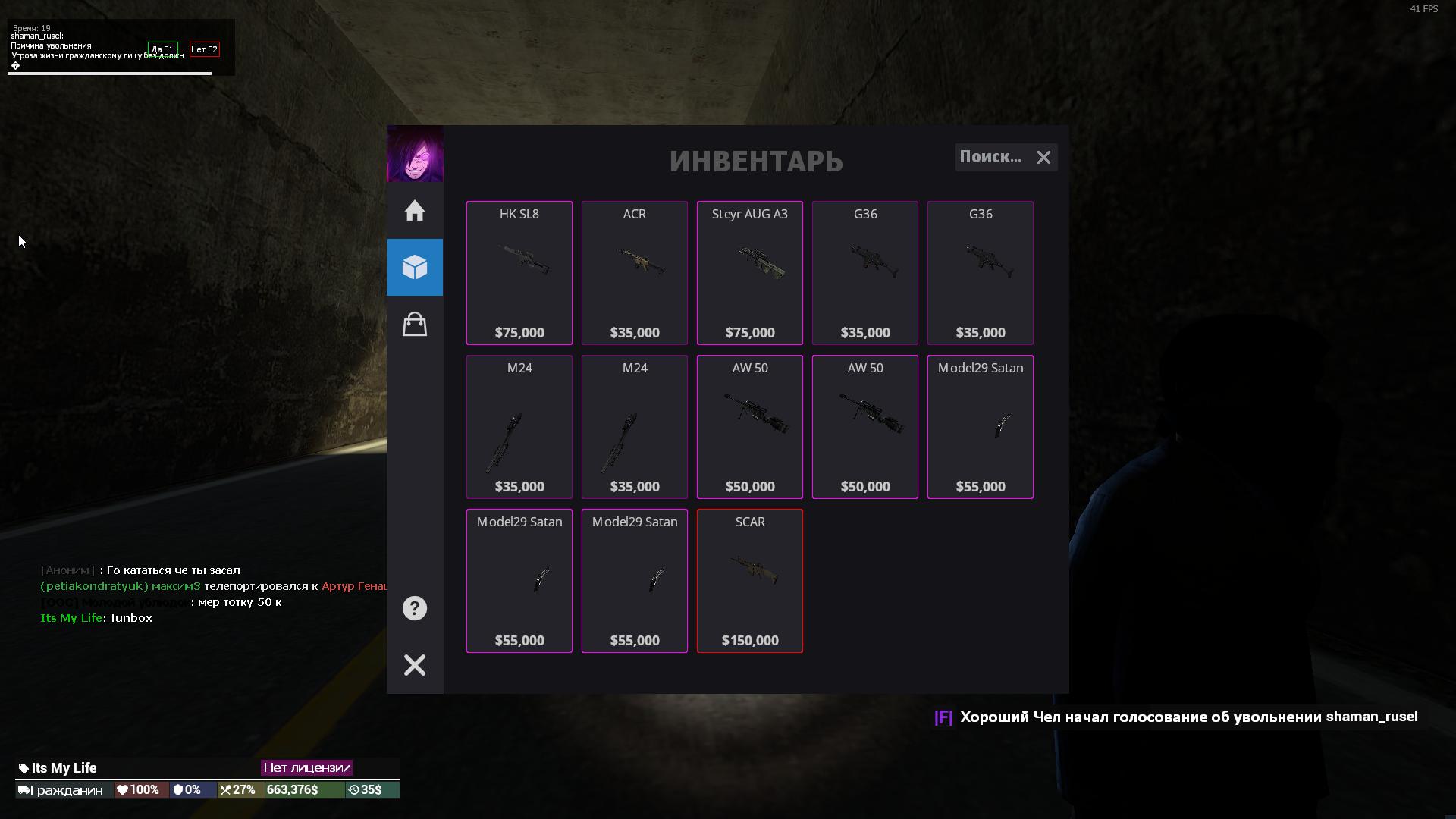Choose the ACR rifle in inventory
The width and height of the screenshot is (1456, 819).
click(x=635, y=273)
